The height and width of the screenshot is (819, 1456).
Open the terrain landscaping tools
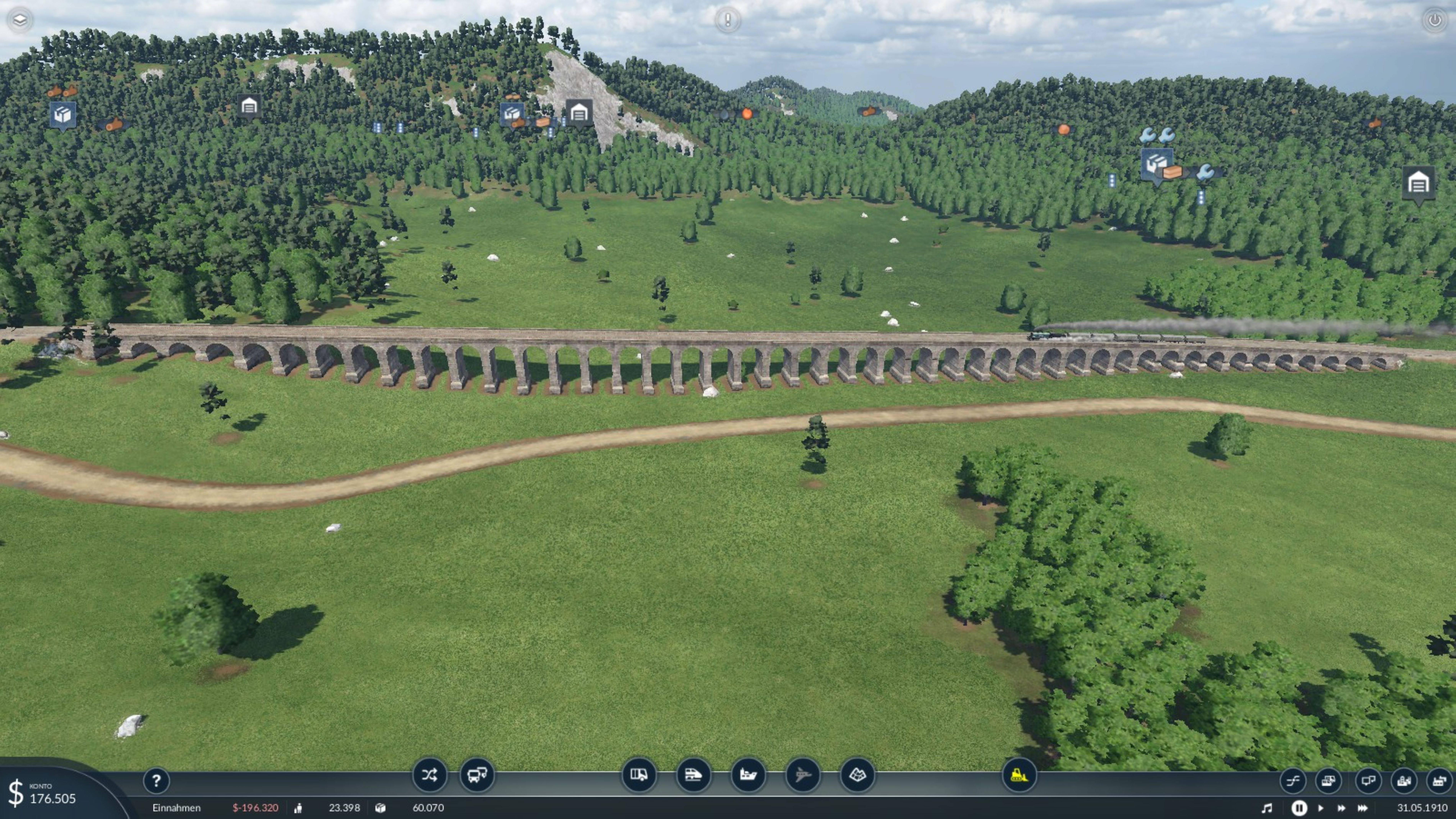pyautogui.click(x=858, y=775)
